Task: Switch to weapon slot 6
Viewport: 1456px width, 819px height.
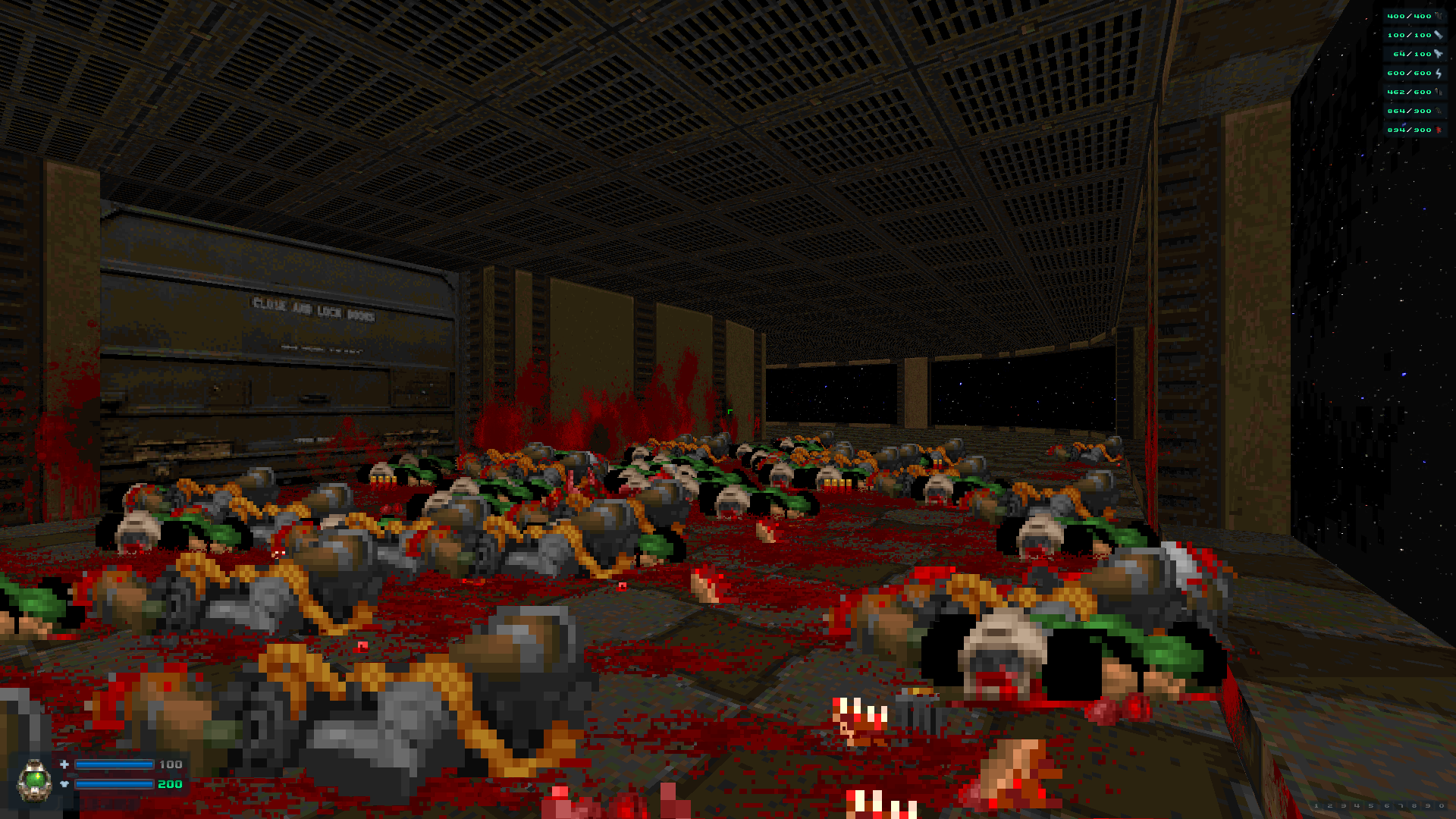Action: (1386, 805)
